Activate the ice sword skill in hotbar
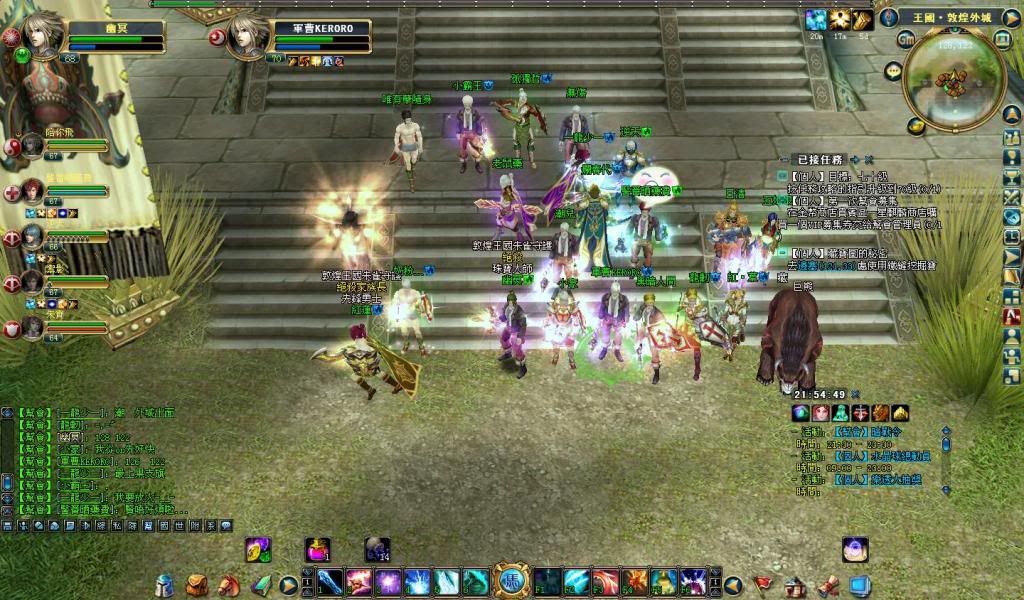Screen dimensions: 1024x600 point(331,582)
